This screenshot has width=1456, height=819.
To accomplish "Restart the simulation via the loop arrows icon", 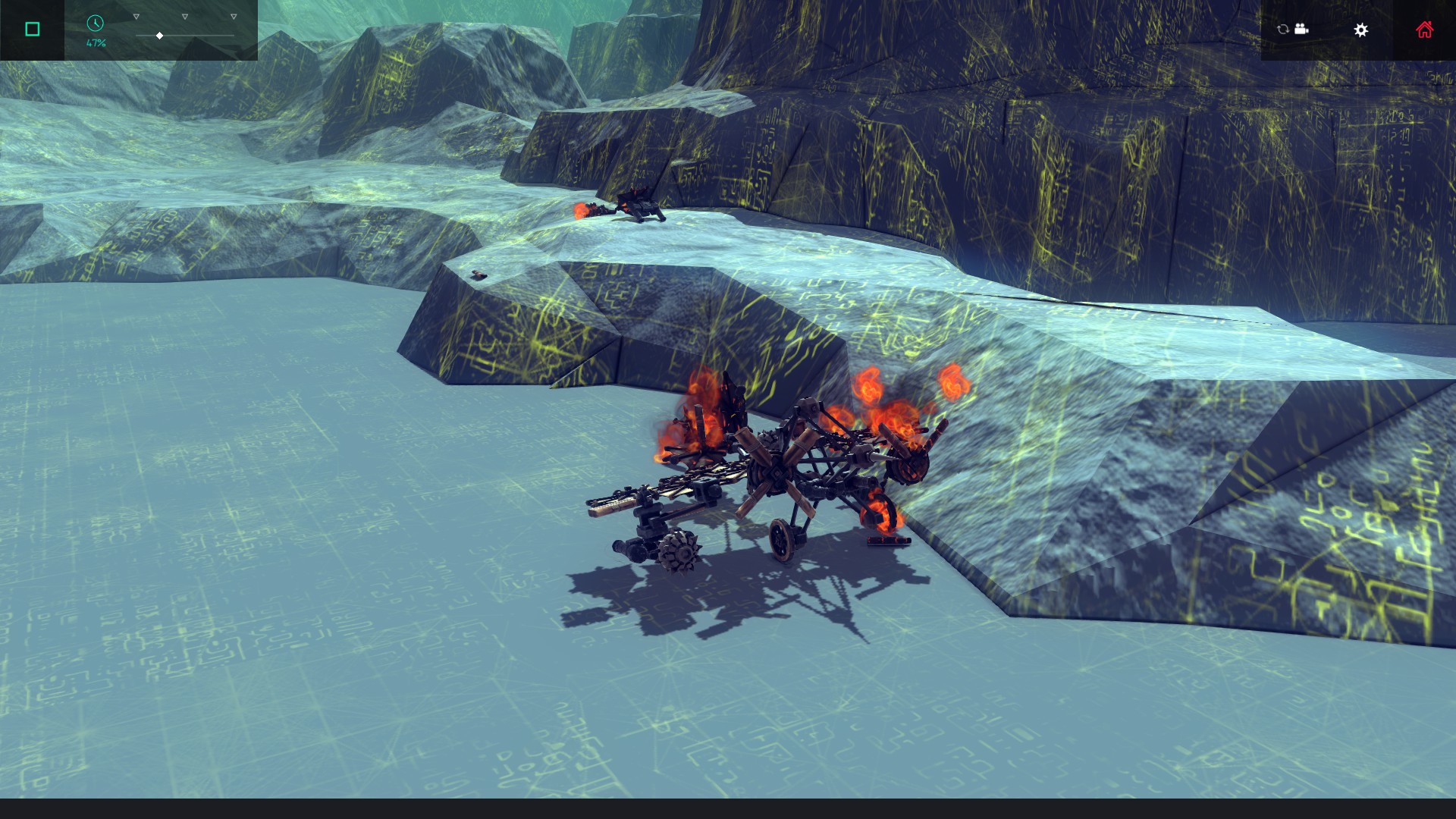I will [1282, 29].
